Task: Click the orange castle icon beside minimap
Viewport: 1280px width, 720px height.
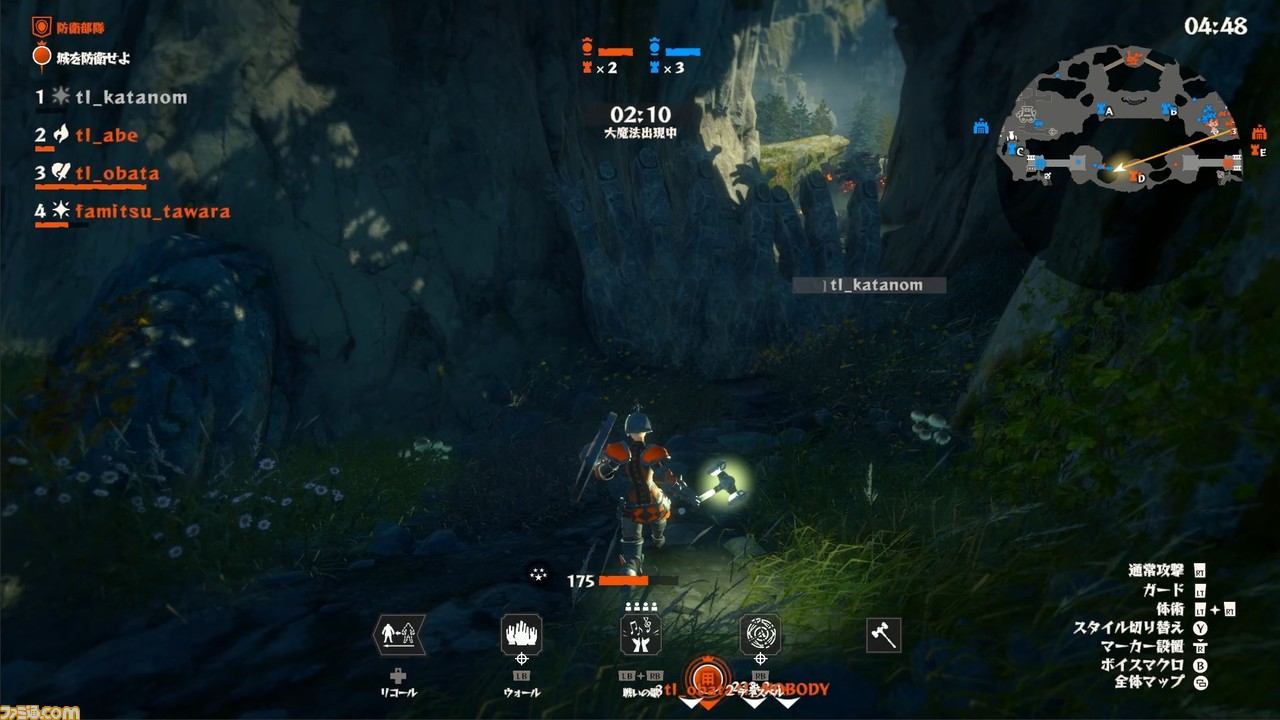Action: click(1257, 131)
